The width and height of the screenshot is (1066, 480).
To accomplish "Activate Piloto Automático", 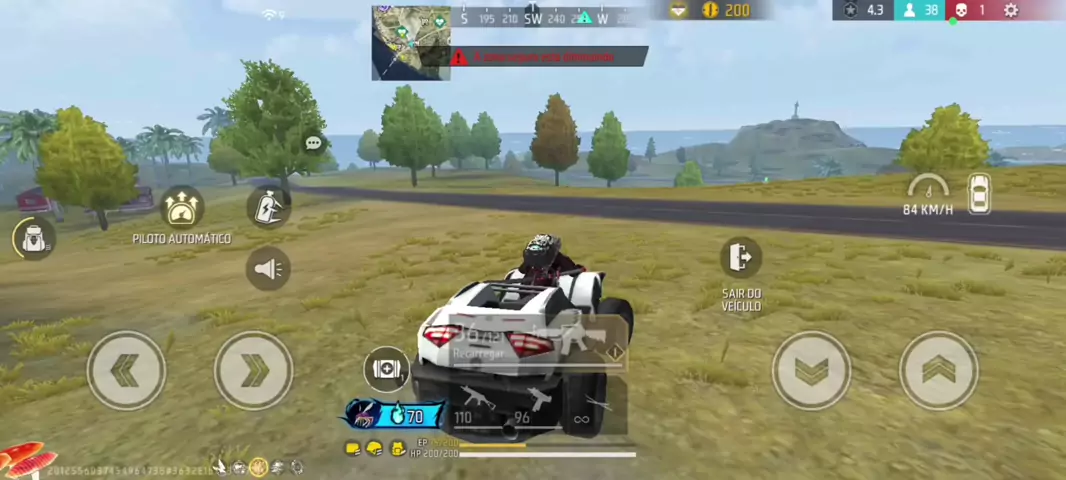I will 182,208.
